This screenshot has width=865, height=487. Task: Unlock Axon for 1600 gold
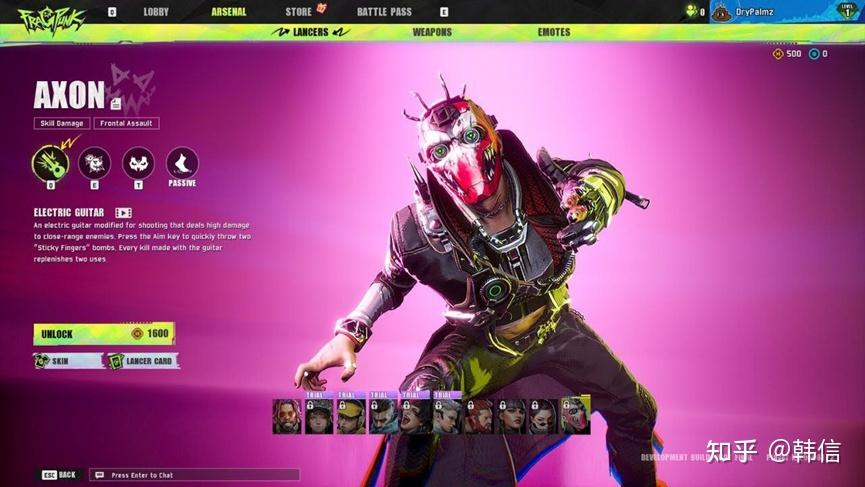(x=104, y=334)
